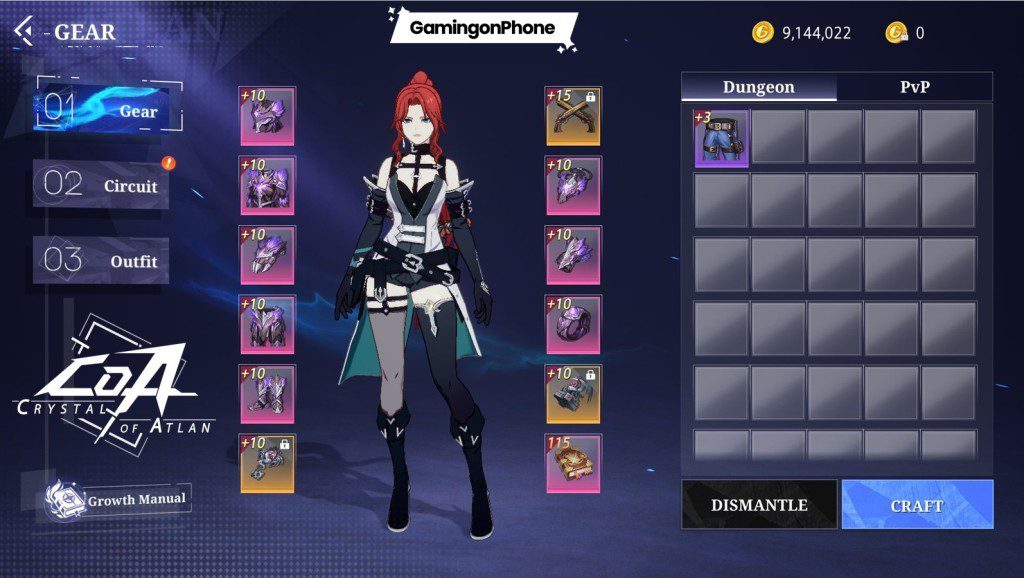
Task: Select the +3 blue pants item
Action: click(721, 138)
